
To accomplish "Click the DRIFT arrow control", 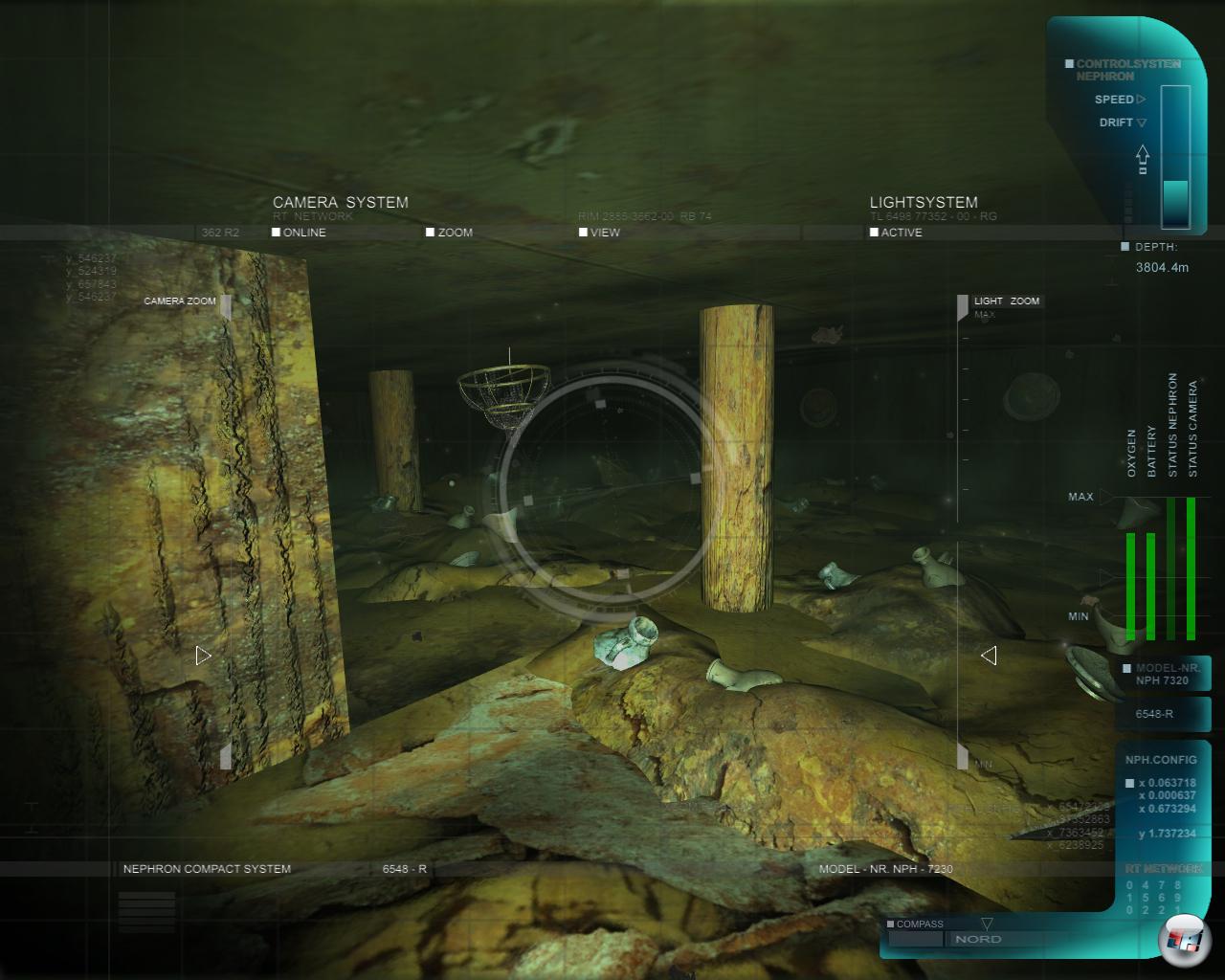I will coord(1141,122).
